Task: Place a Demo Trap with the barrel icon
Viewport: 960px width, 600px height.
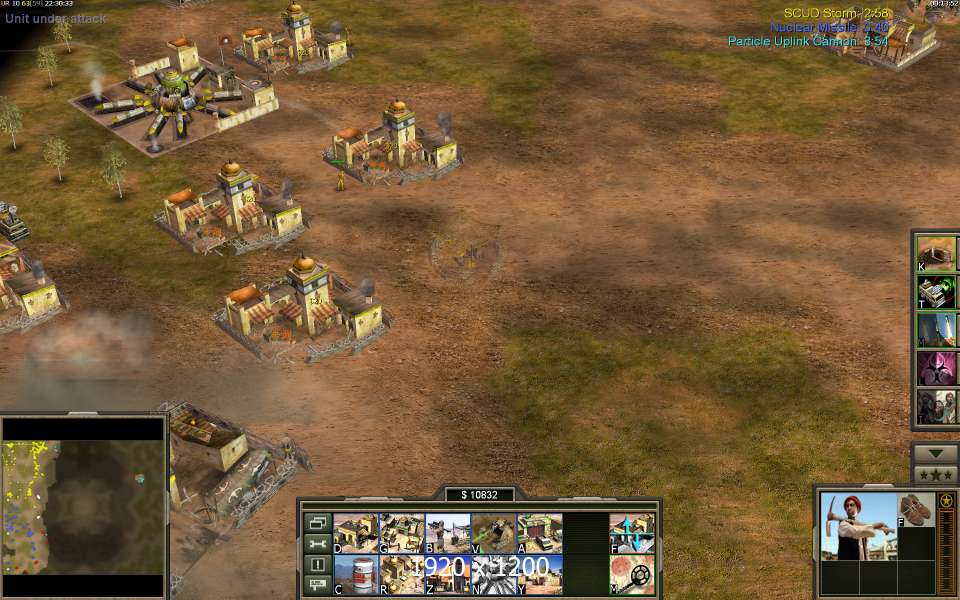Action: click(x=355, y=574)
